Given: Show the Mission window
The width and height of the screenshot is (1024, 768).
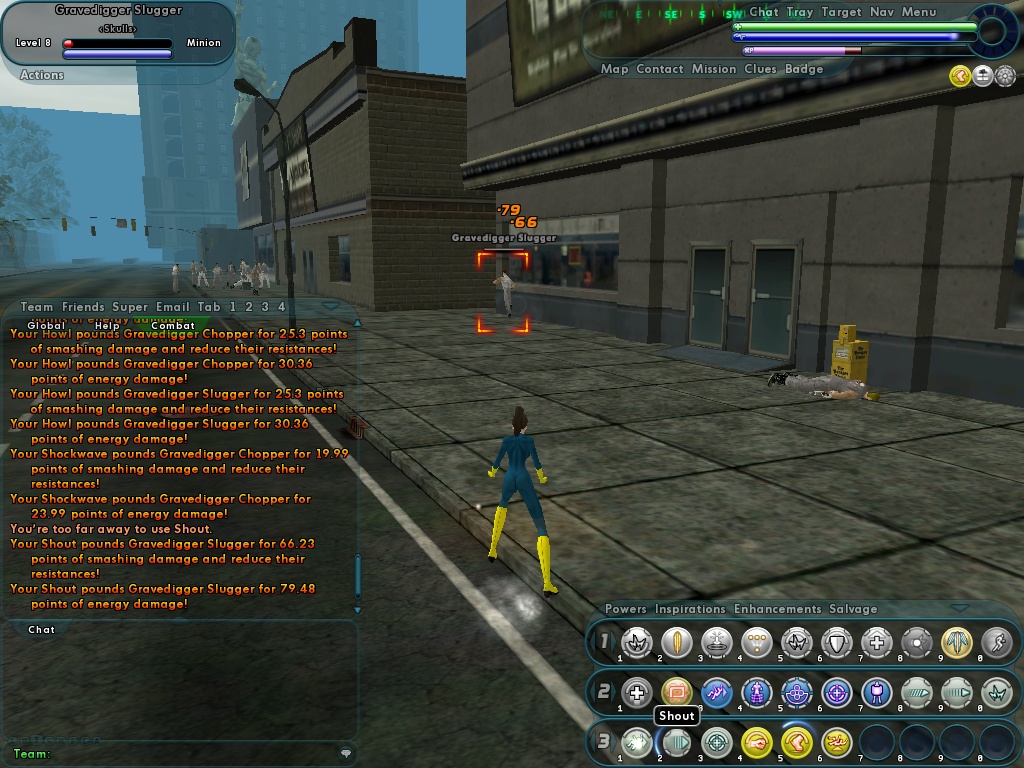Looking at the screenshot, I should pos(713,70).
